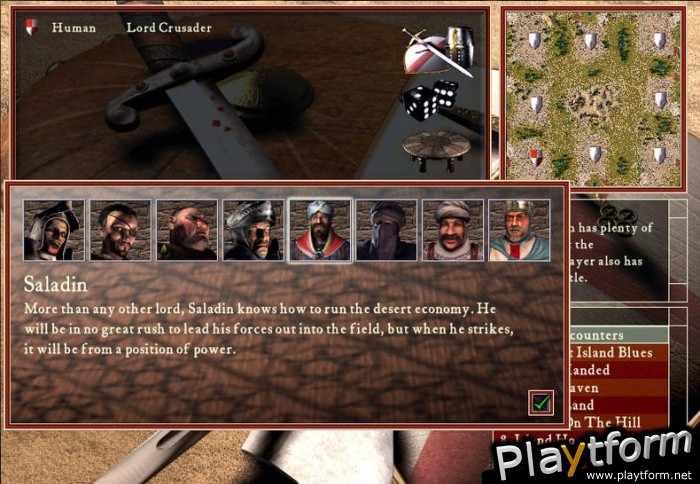700x484 pixels.
Task: Choose Saladin's highlighted portrait
Action: [x=320, y=231]
